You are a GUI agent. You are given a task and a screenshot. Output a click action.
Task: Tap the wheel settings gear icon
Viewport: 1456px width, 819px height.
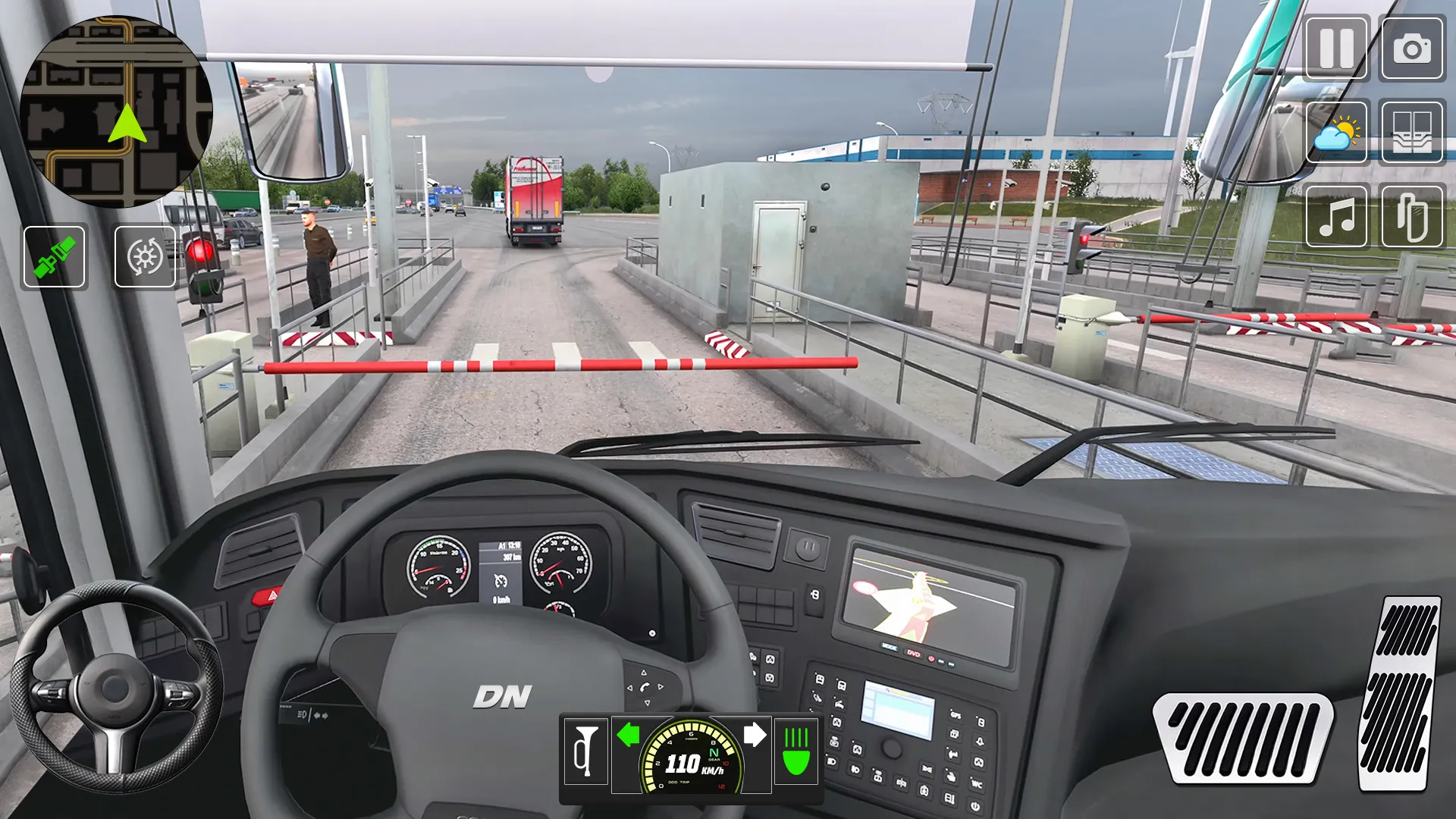tap(145, 257)
